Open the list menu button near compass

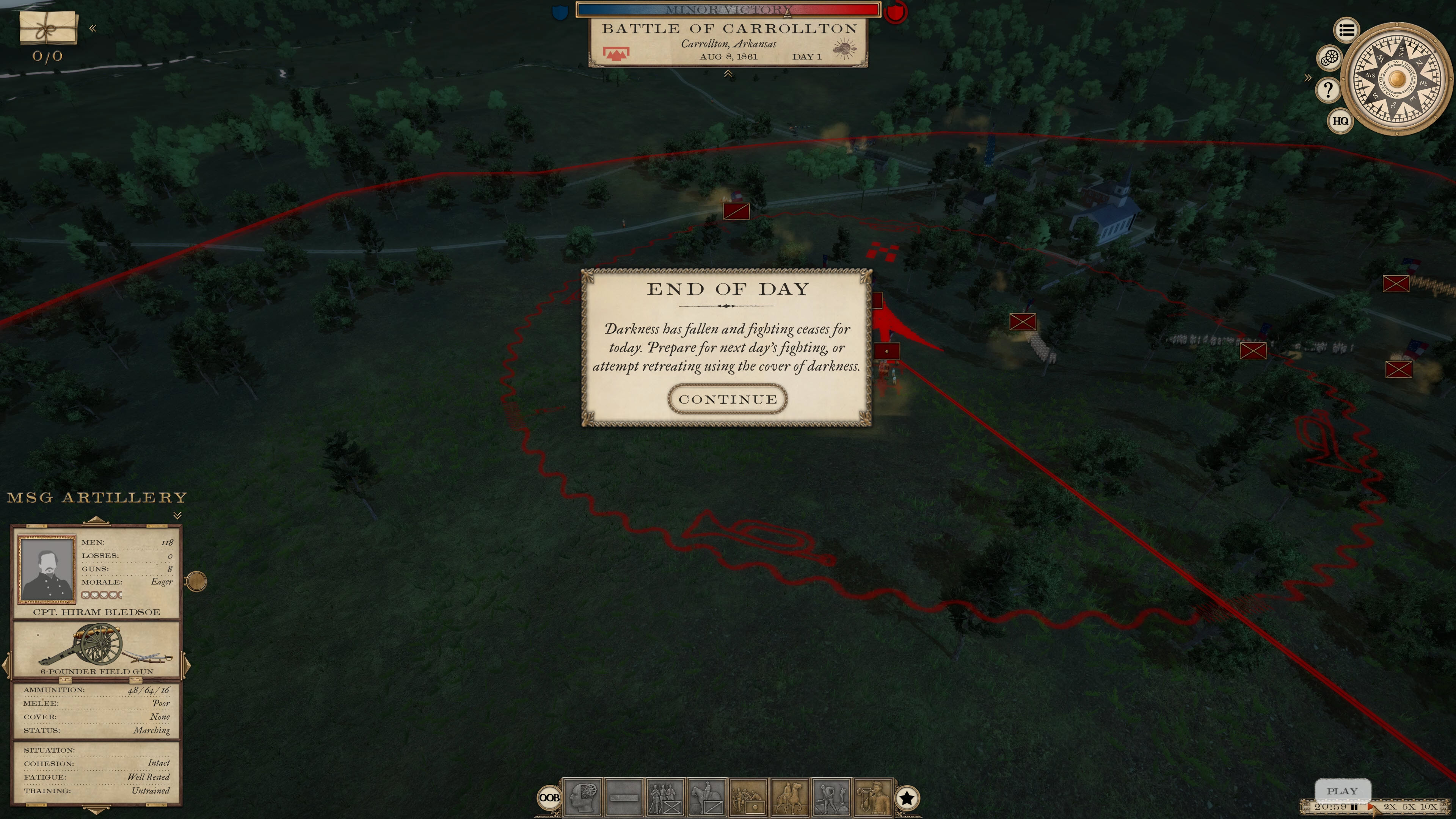click(1346, 30)
